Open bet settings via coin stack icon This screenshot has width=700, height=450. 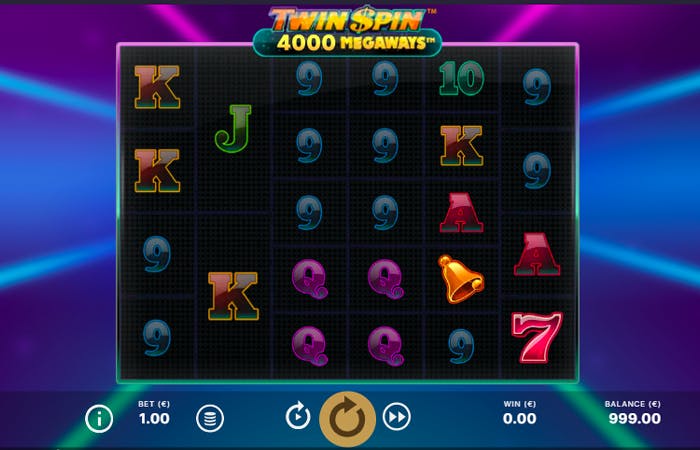click(209, 418)
